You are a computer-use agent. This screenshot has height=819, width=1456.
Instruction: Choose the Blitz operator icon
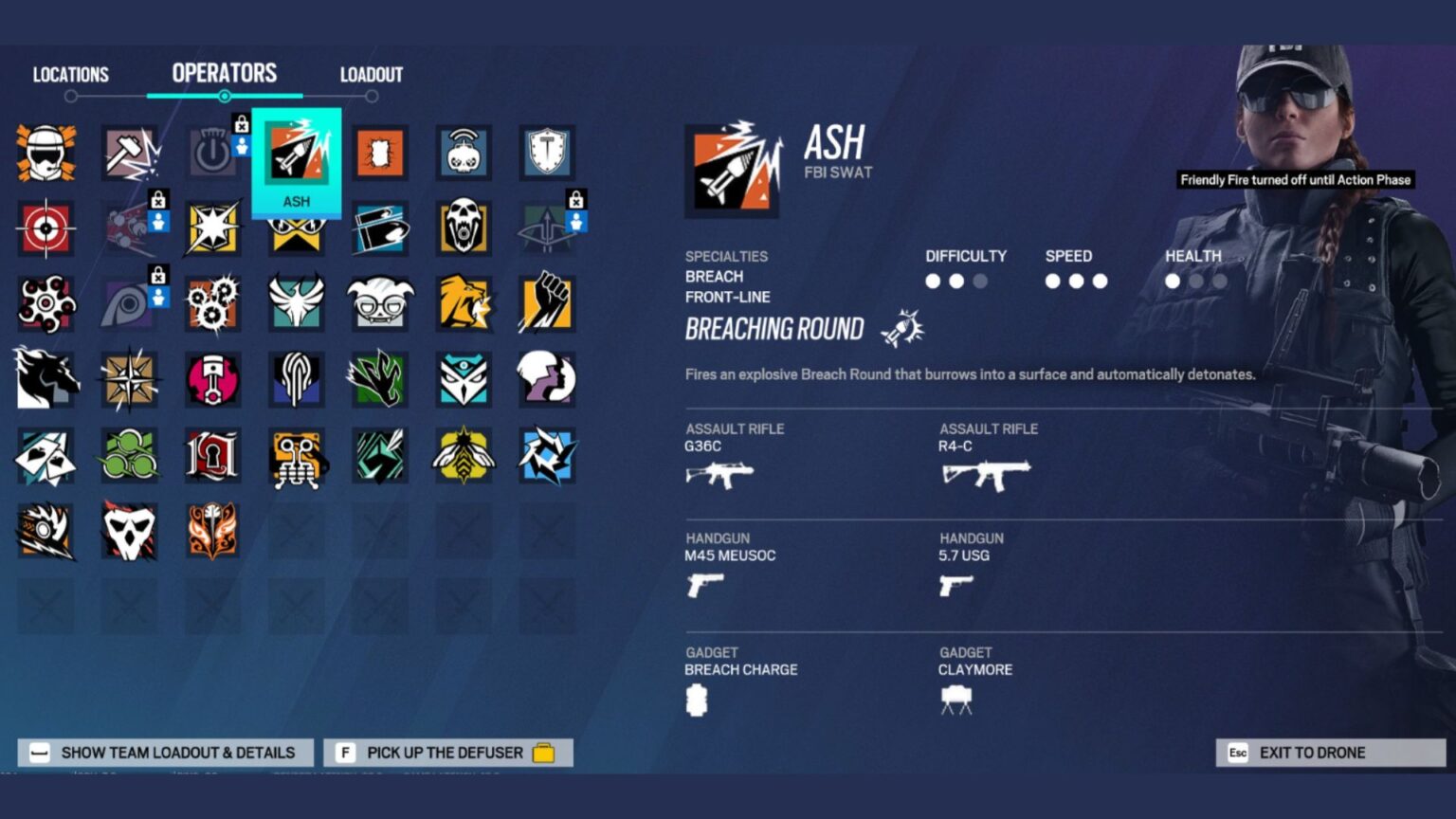click(x=213, y=228)
